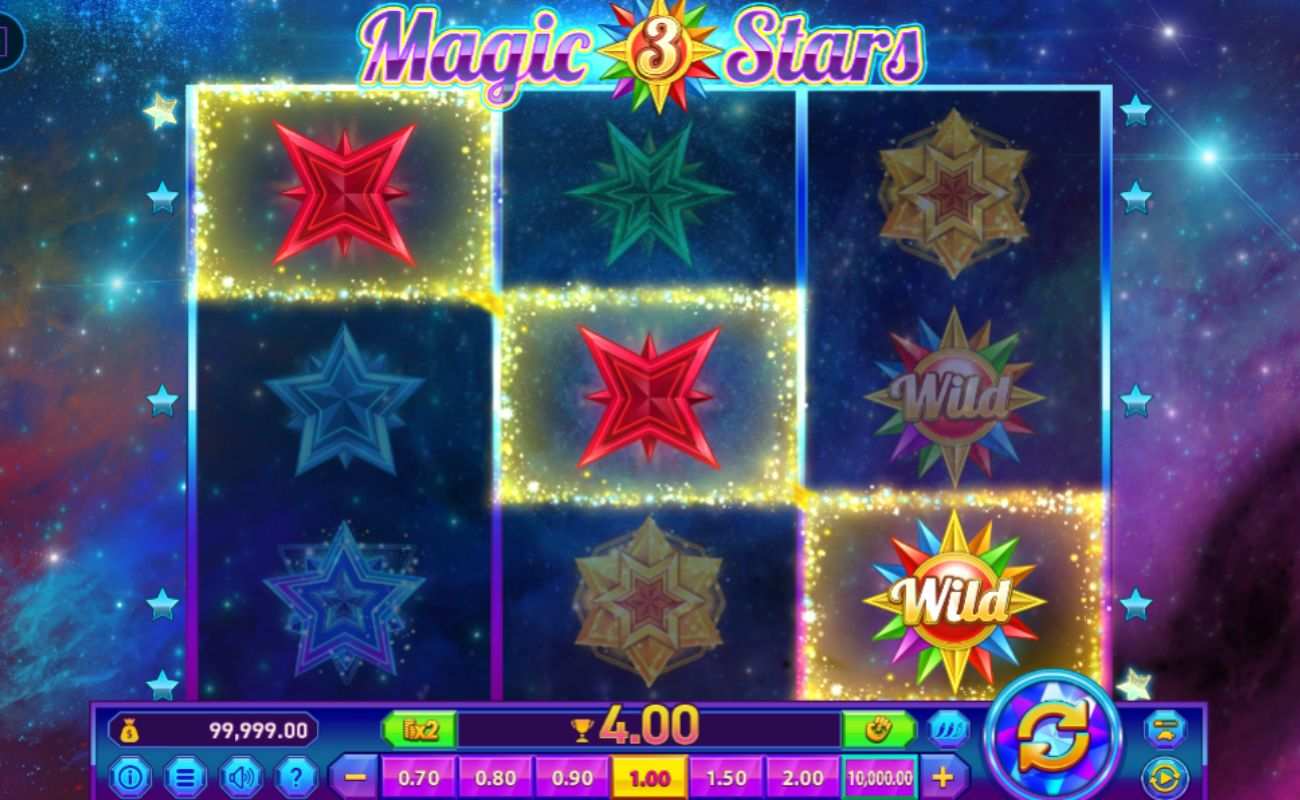The width and height of the screenshot is (1300, 800).
Task: Select the 1.00 bet amount
Action: [649, 776]
